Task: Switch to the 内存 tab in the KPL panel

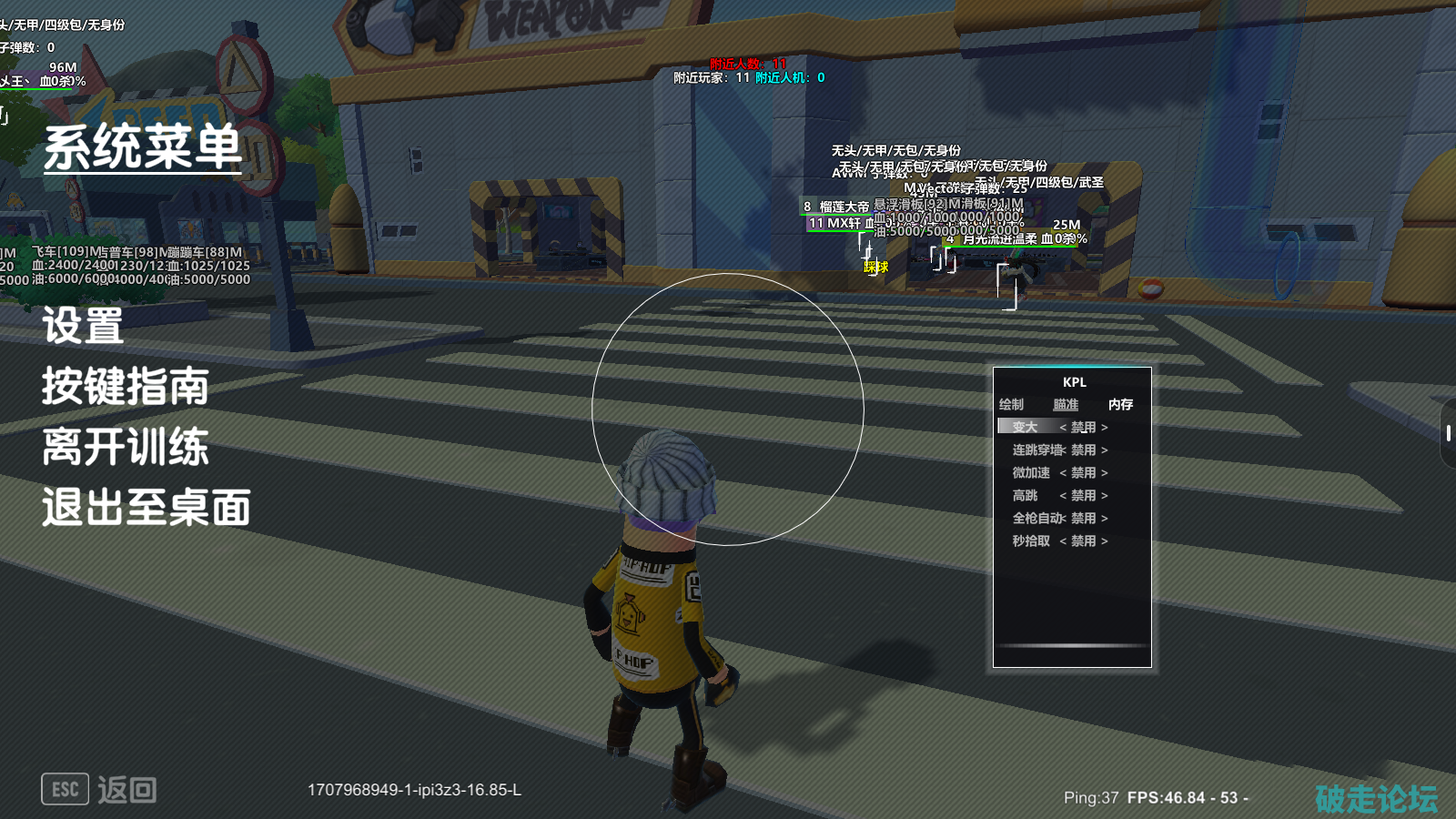Action: [1120, 404]
